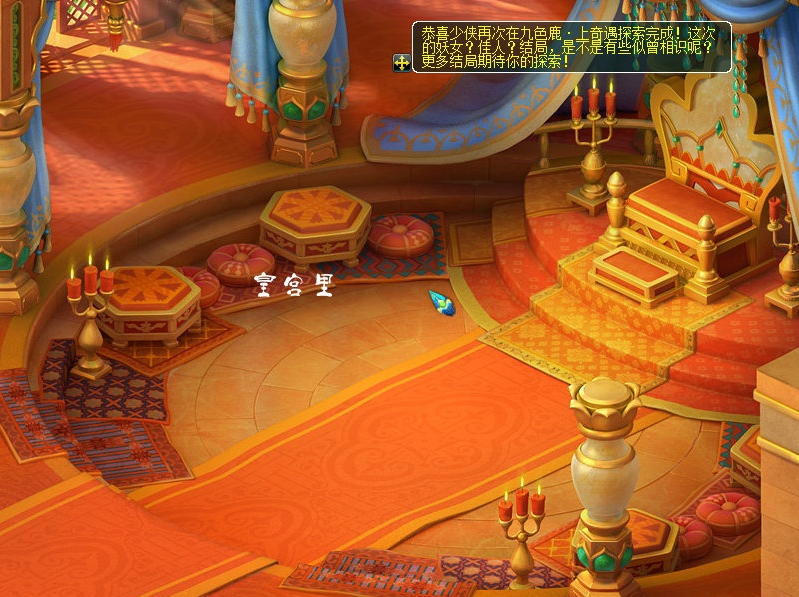Click the yellow-text quest completion message box
This screenshot has height=597, width=799.
[571, 47]
